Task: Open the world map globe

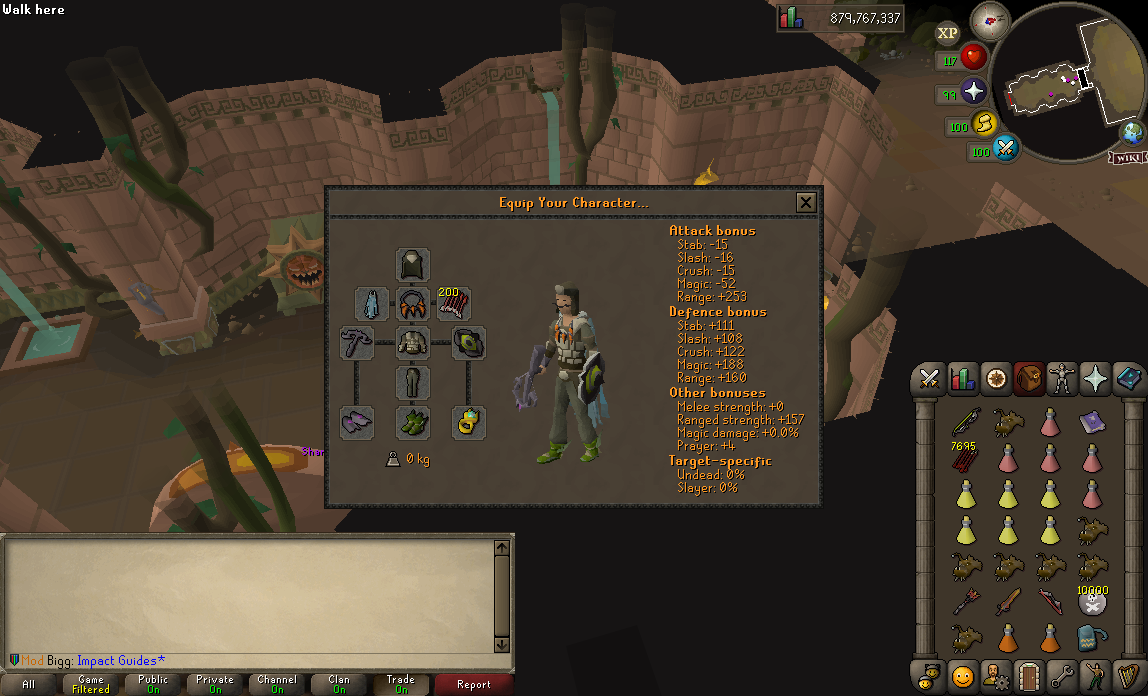Action: point(1132,132)
